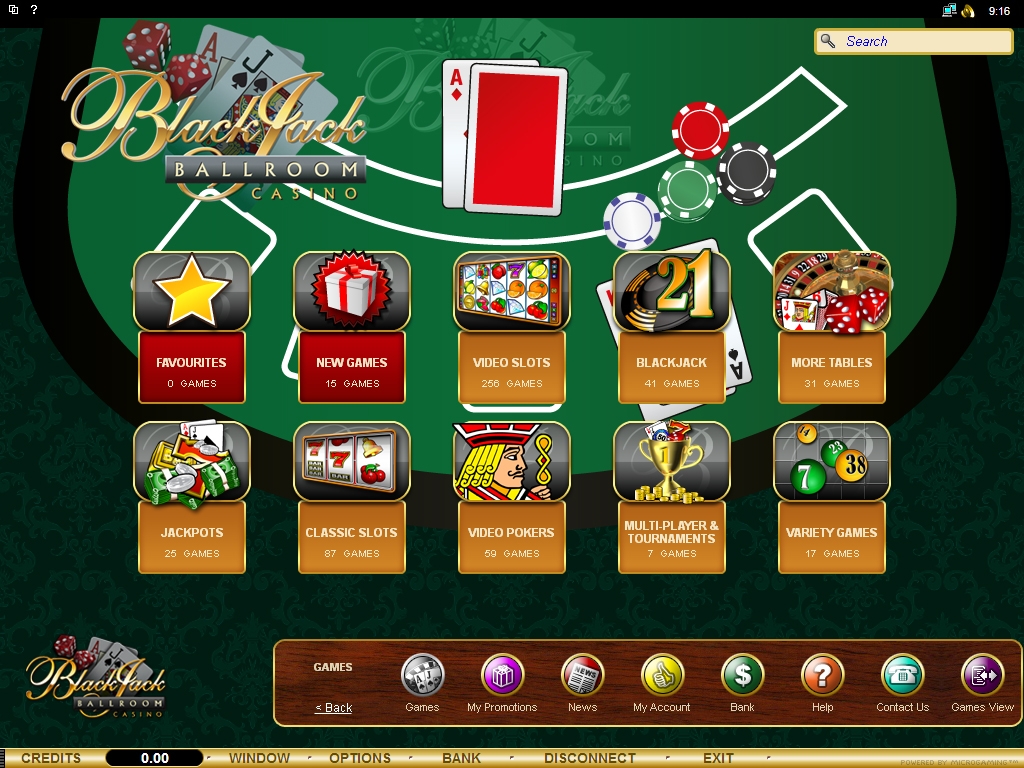Viewport: 1024px width, 768px height.
Task: Click Disconnect in the bottom menu bar
Action: (x=589, y=758)
